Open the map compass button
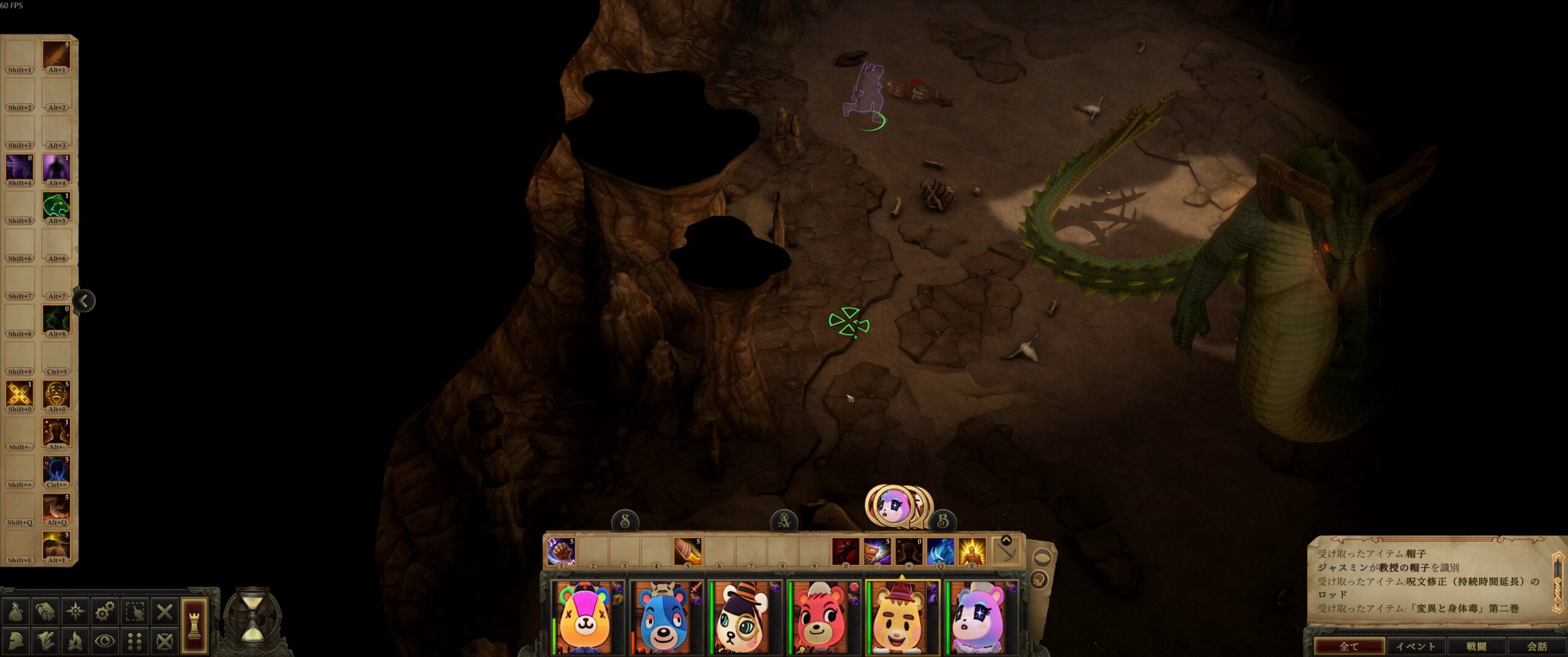Image resolution: width=1568 pixels, height=657 pixels. [75, 612]
